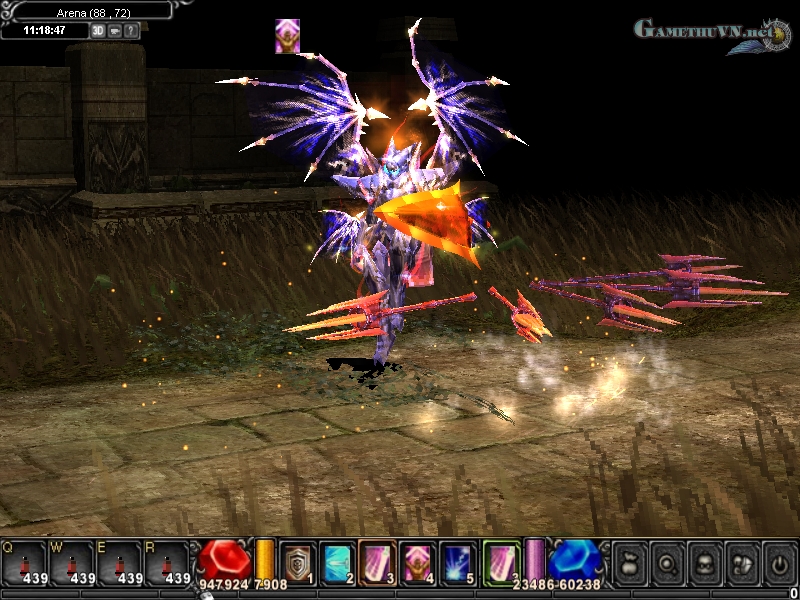This screenshot has width=800, height=600.
Task: Click the power icon system button
Action: (x=778, y=563)
